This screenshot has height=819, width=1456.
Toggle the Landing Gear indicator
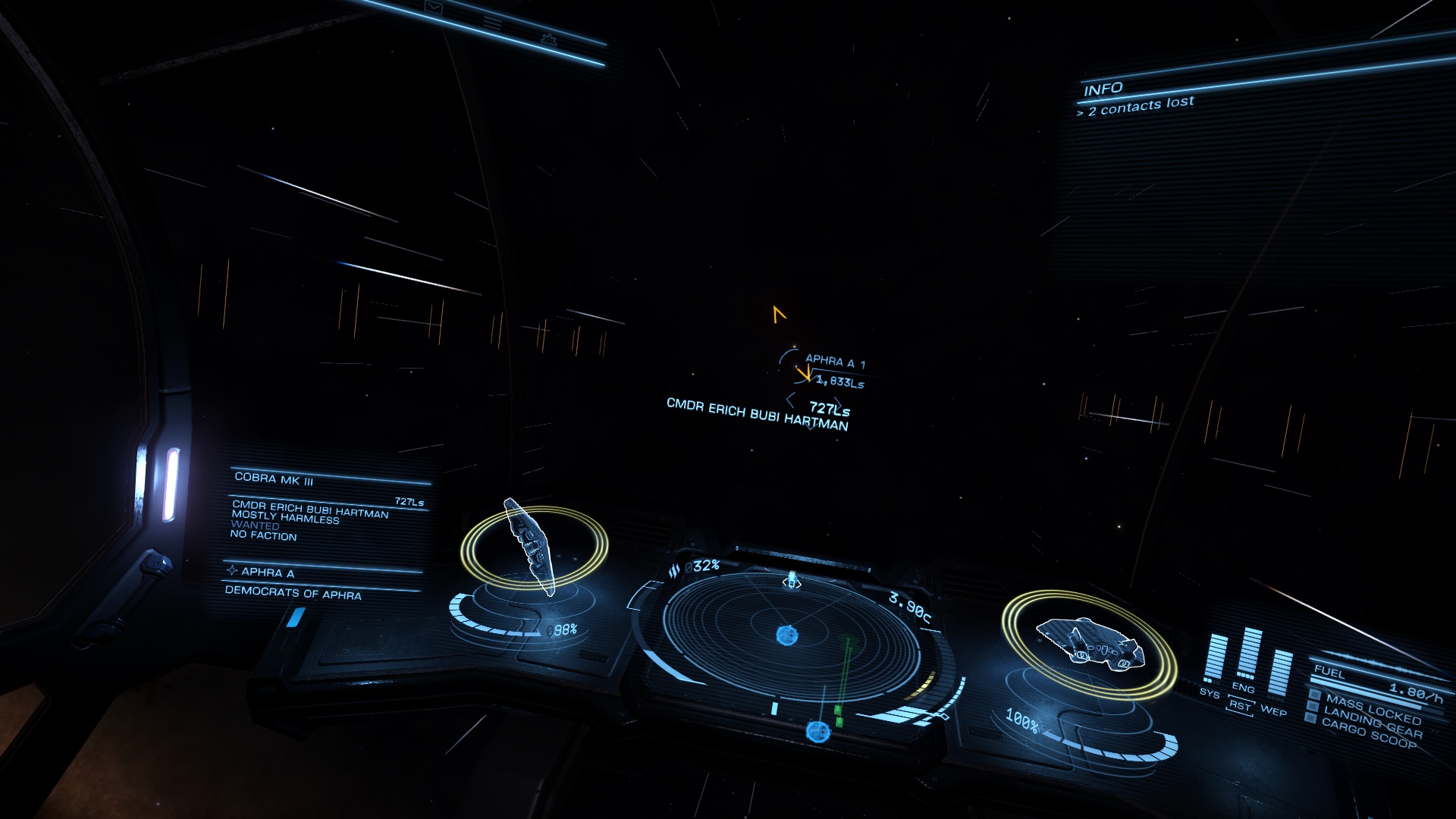coord(1372,723)
